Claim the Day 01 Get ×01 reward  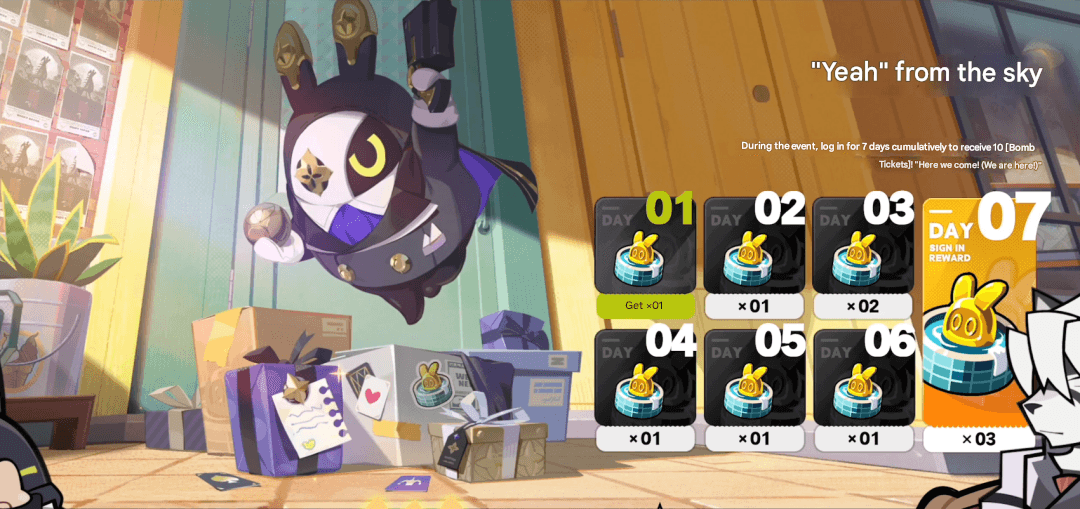[x=645, y=305]
